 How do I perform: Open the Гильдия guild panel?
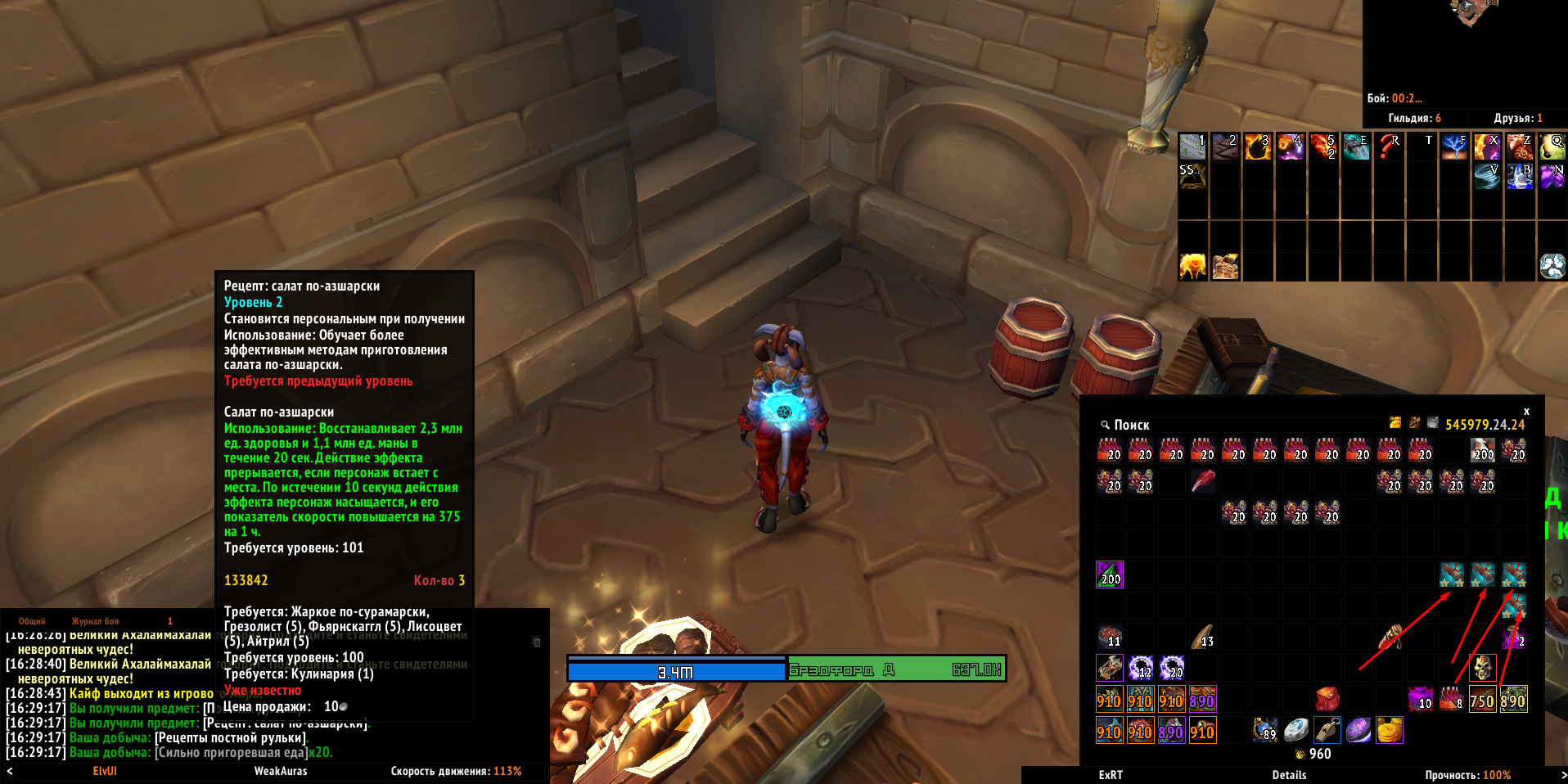tap(1414, 118)
